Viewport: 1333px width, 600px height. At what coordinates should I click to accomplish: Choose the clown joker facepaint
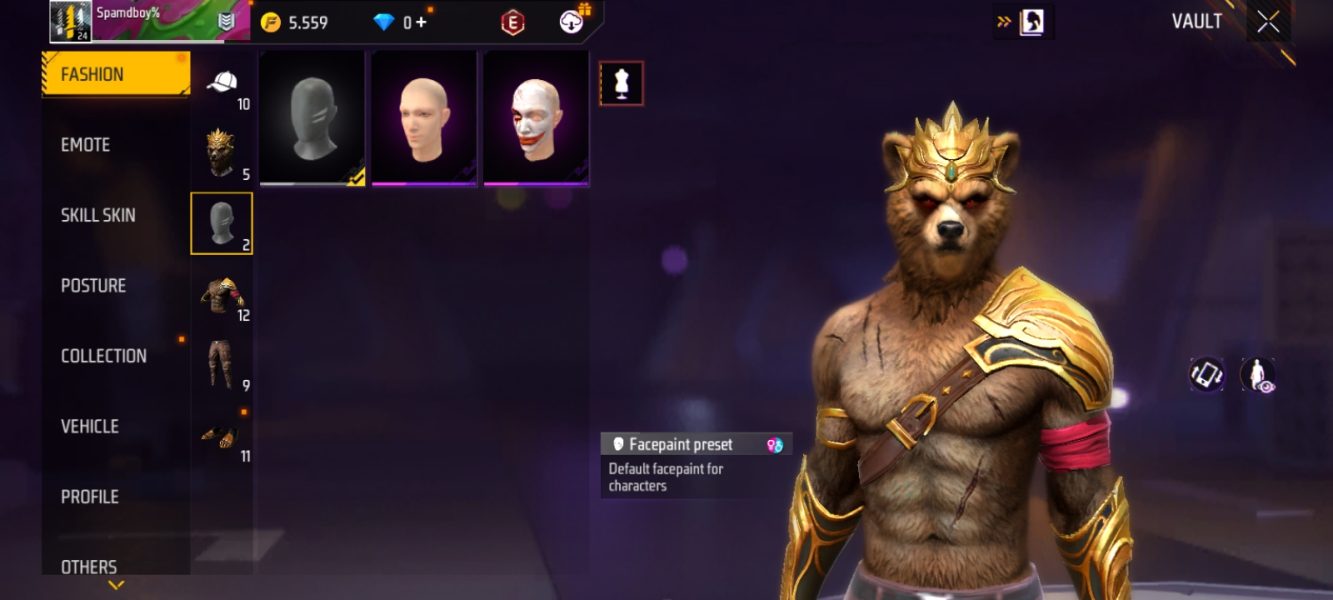(536, 118)
